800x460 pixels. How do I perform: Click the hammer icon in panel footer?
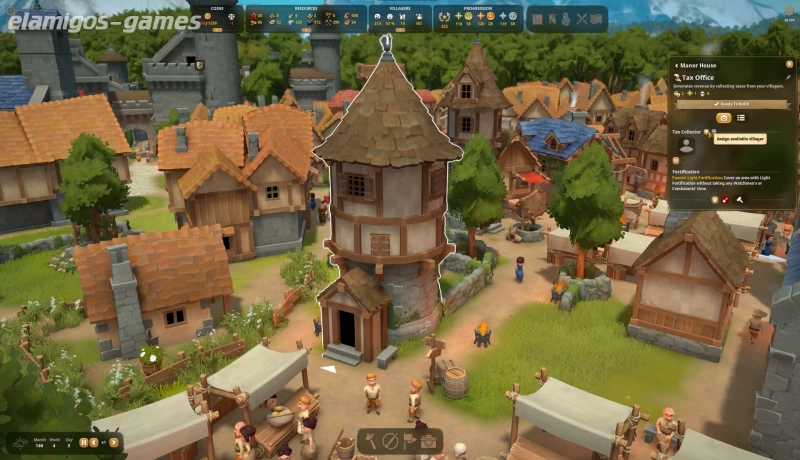click(x=738, y=199)
